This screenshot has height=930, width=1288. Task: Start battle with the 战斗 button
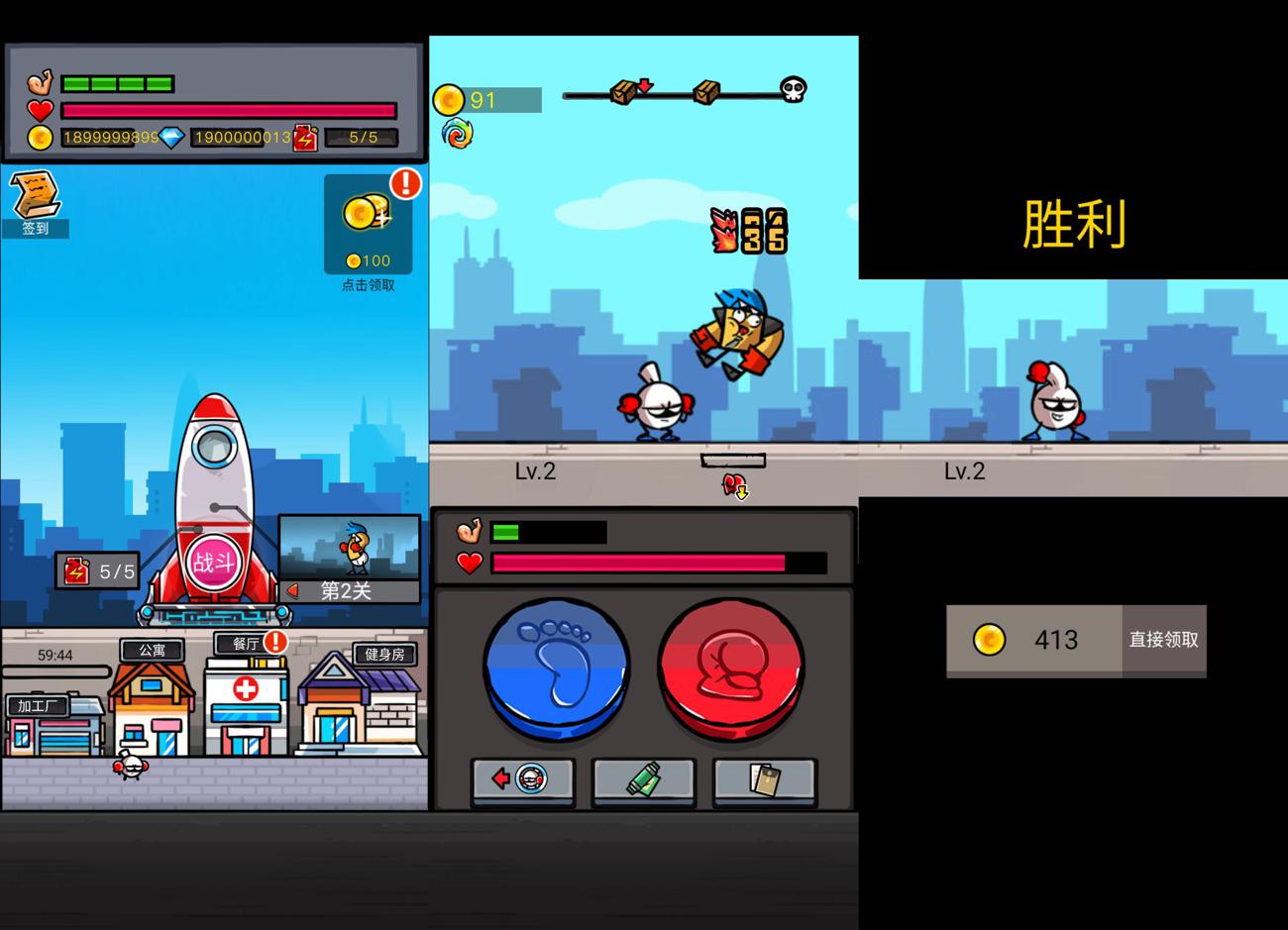tap(213, 563)
